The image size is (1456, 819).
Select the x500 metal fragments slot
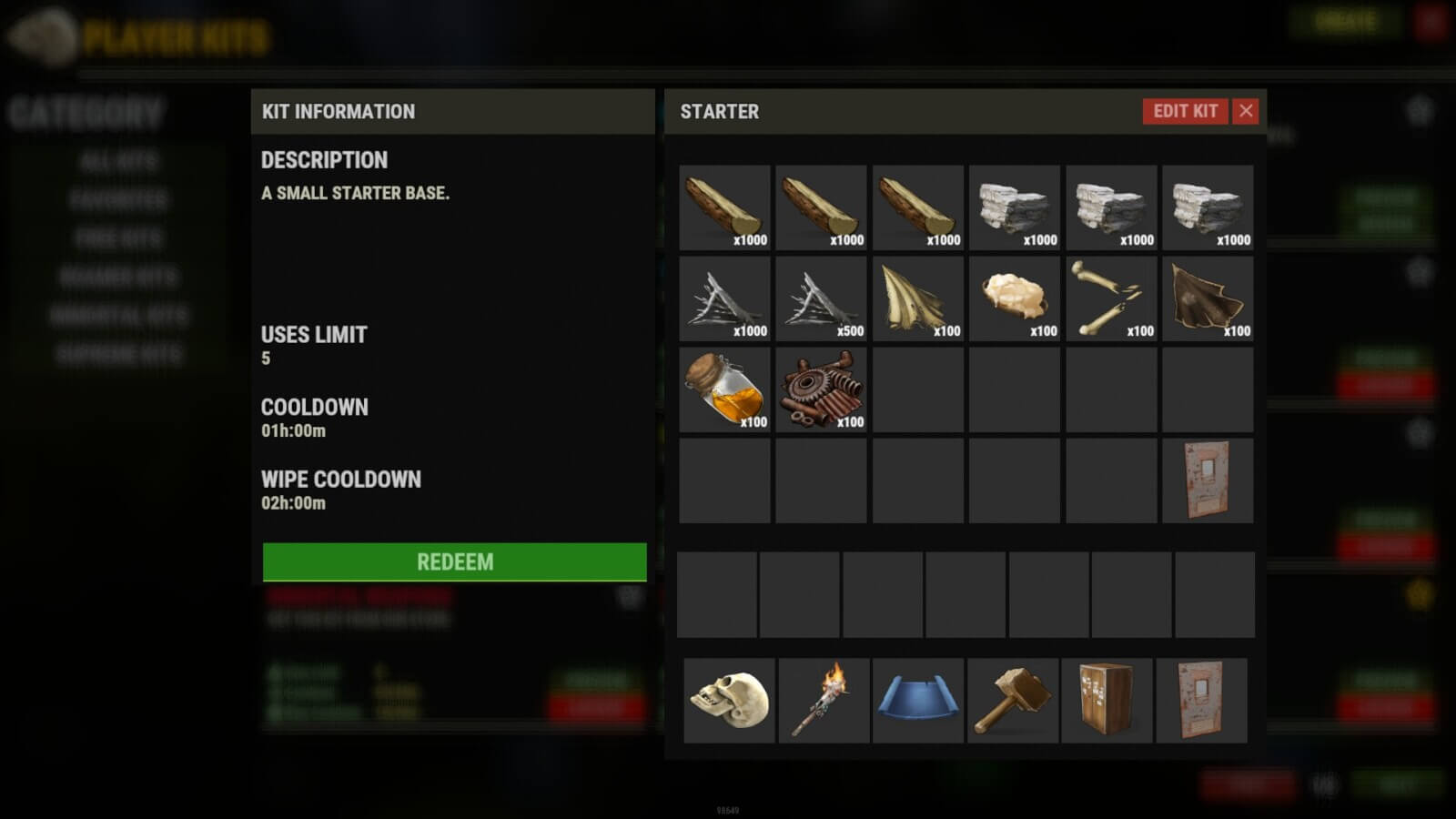(821, 298)
